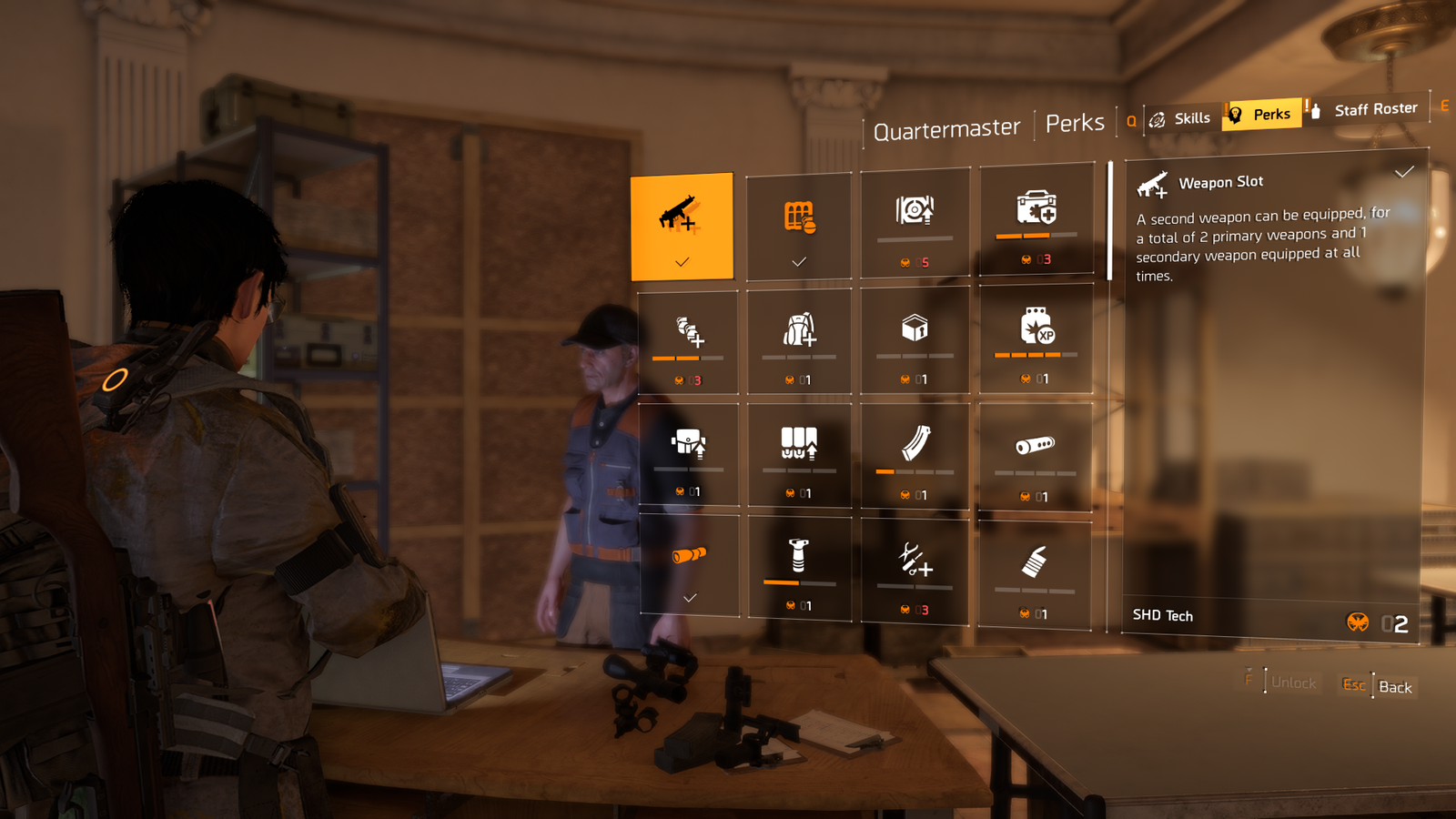Image resolution: width=1456 pixels, height=819 pixels.
Task: Click the Perks tab
Action: tap(1261, 115)
